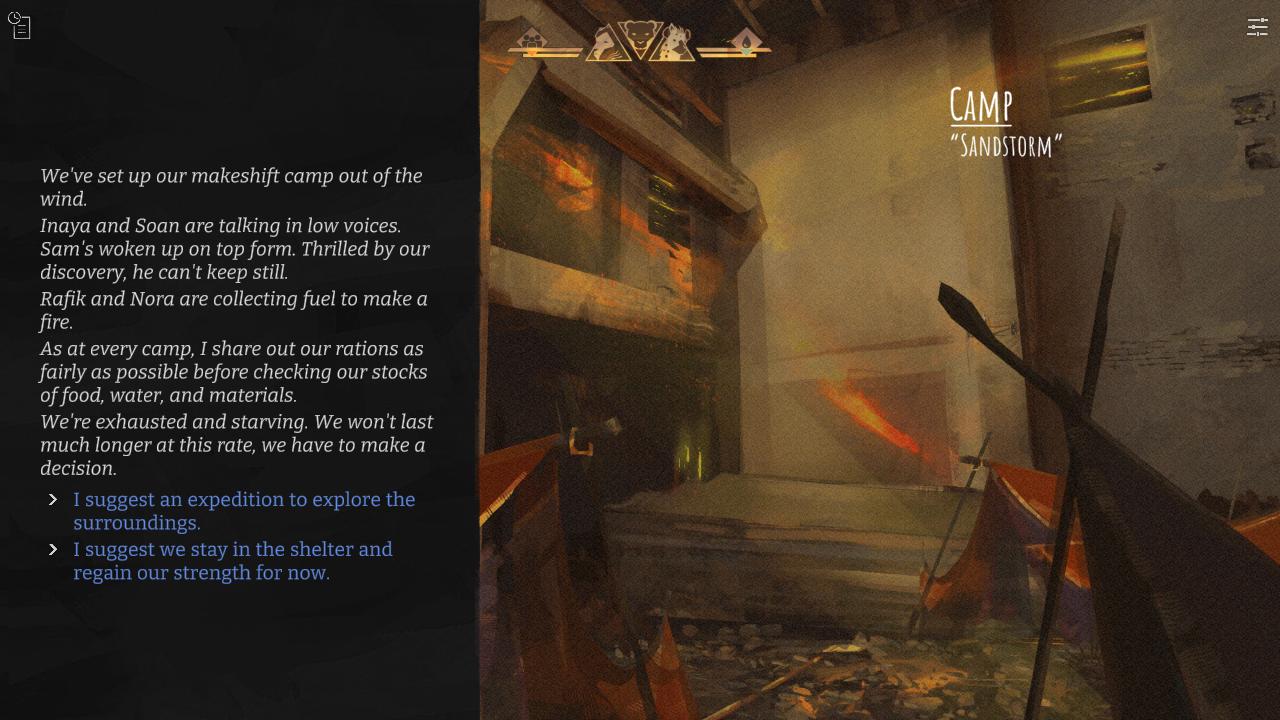Open the timed journal log
Screen dimensions: 1280x720
(19, 27)
